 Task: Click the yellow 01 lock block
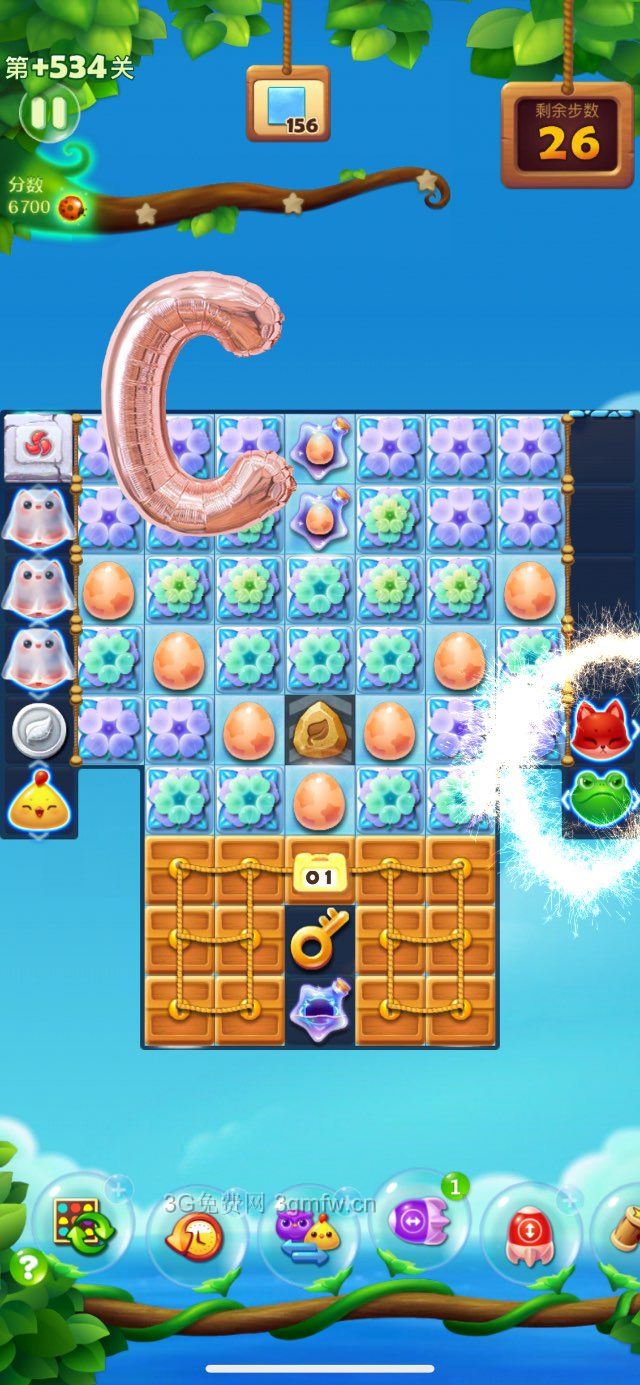pyautogui.click(x=319, y=873)
